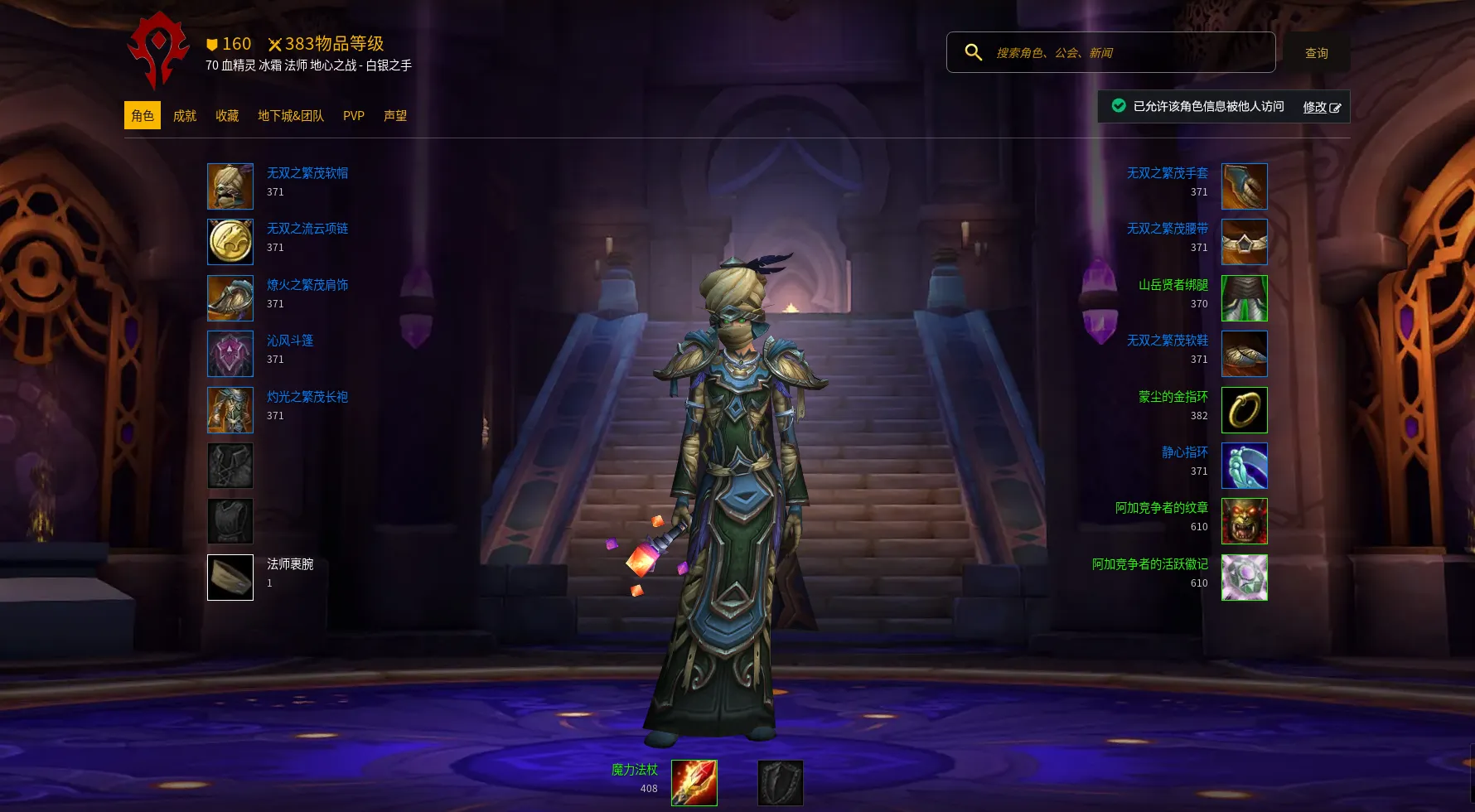The height and width of the screenshot is (812, 1475).
Task: Click the red Horde faction emblem
Action: 158,50
